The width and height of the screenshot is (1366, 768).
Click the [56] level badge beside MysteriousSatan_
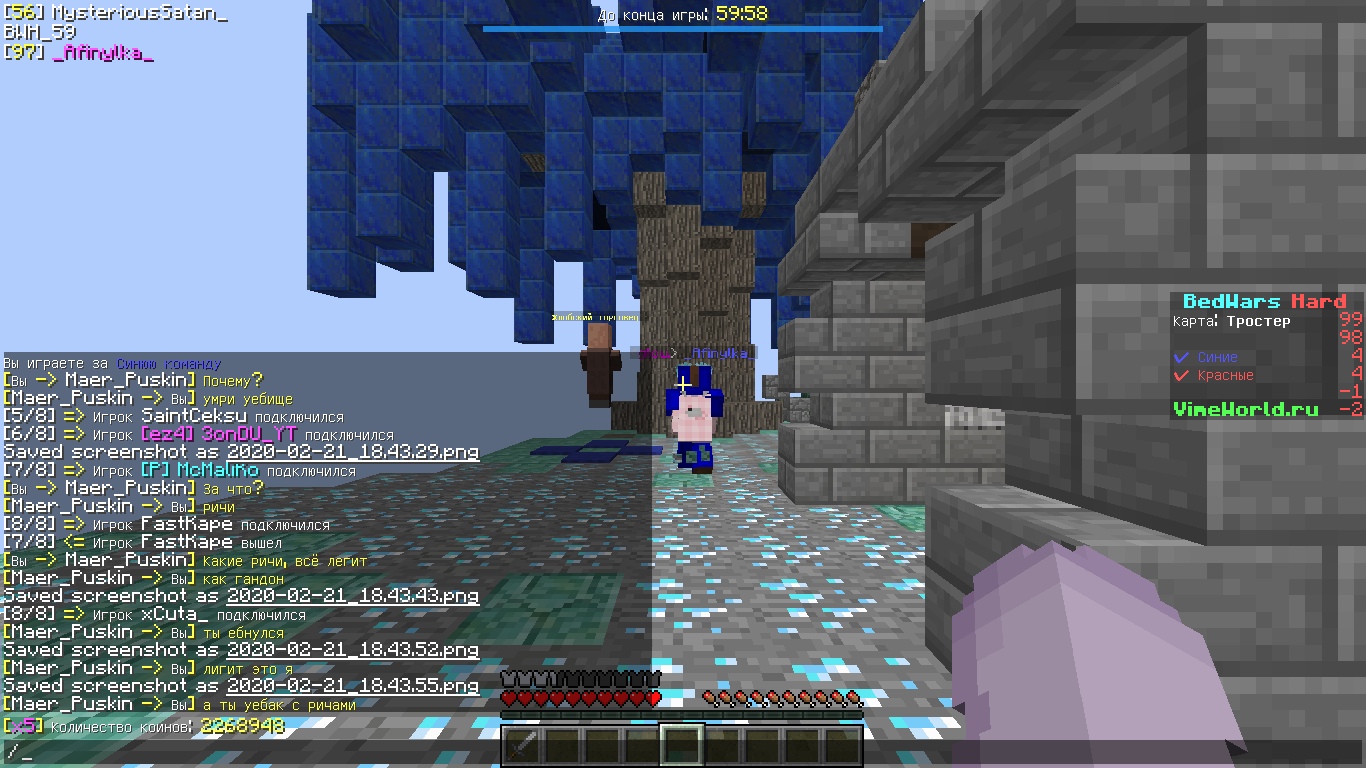[x=22, y=12]
